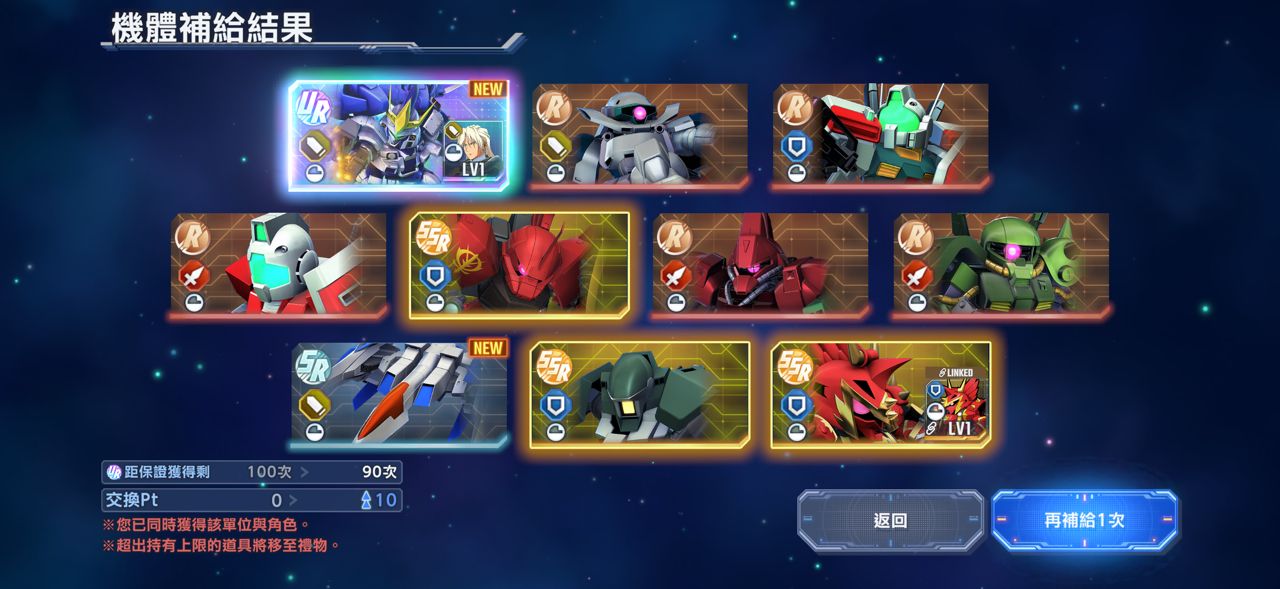Open the NEW SR white spaceship card

[x=399, y=393]
